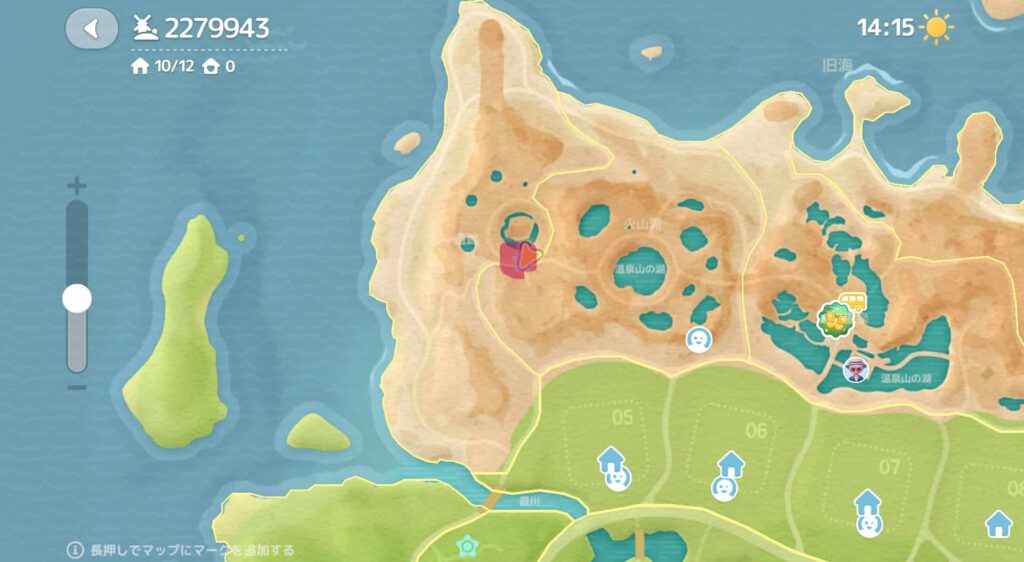The width and height of the screenshot is (1024, 562).
Task: Select the smiley marker below the crater lakes
Action: coord(699,340)
